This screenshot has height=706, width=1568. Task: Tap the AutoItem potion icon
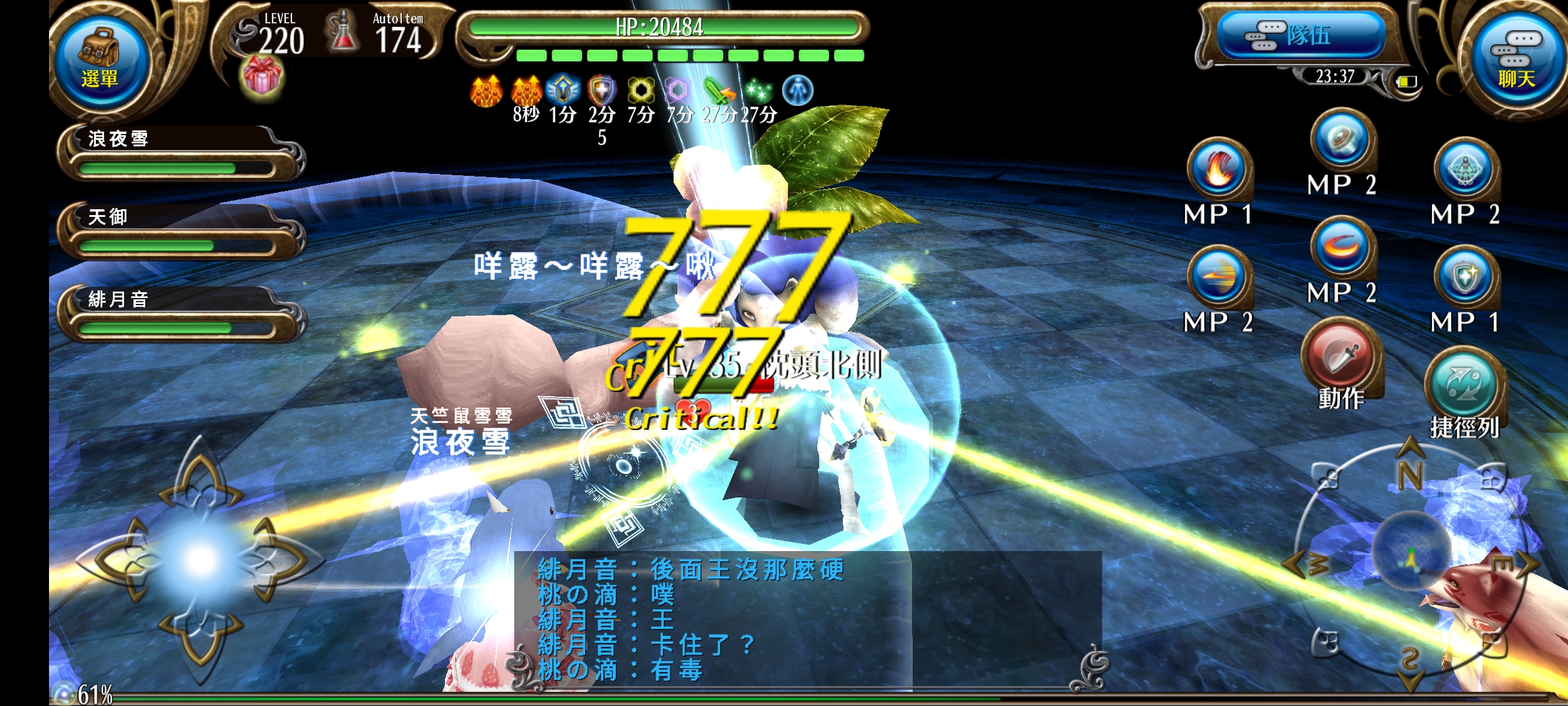pos(343,33)
